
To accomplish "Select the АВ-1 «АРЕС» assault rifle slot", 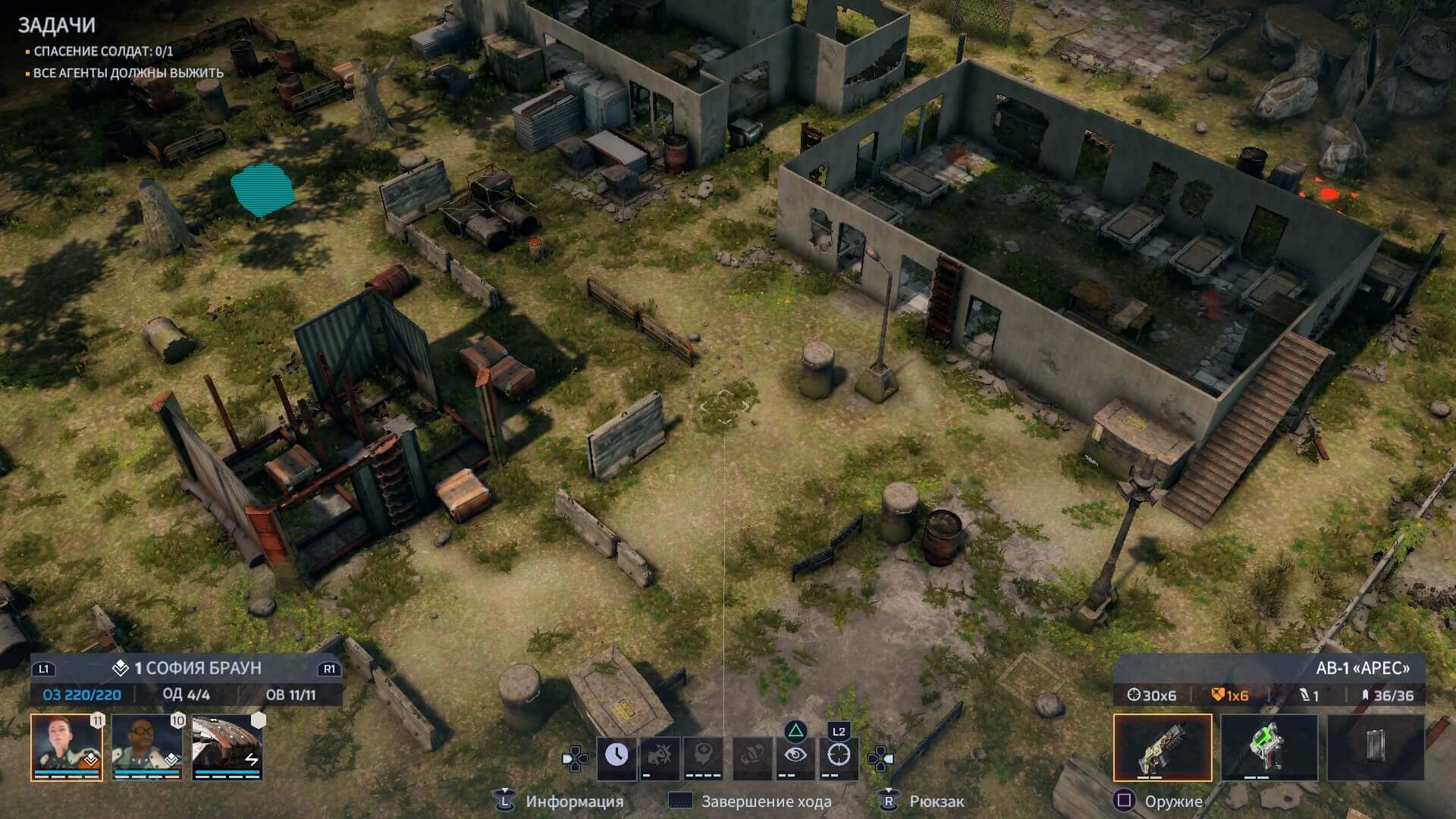I will [1162, 747].
